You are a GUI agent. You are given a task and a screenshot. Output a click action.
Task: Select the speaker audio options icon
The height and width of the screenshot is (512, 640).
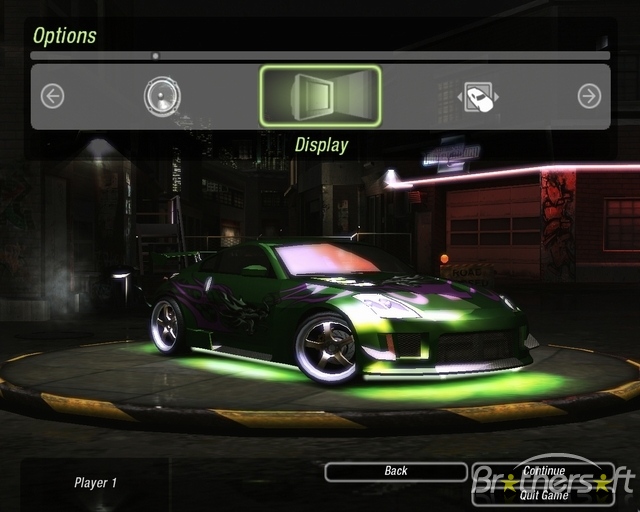coord(162,96)
